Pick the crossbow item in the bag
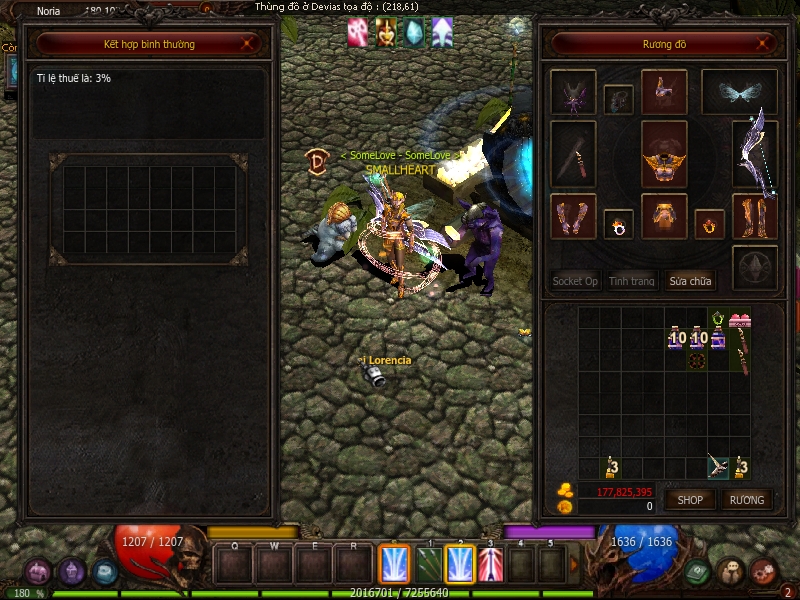 717,465
